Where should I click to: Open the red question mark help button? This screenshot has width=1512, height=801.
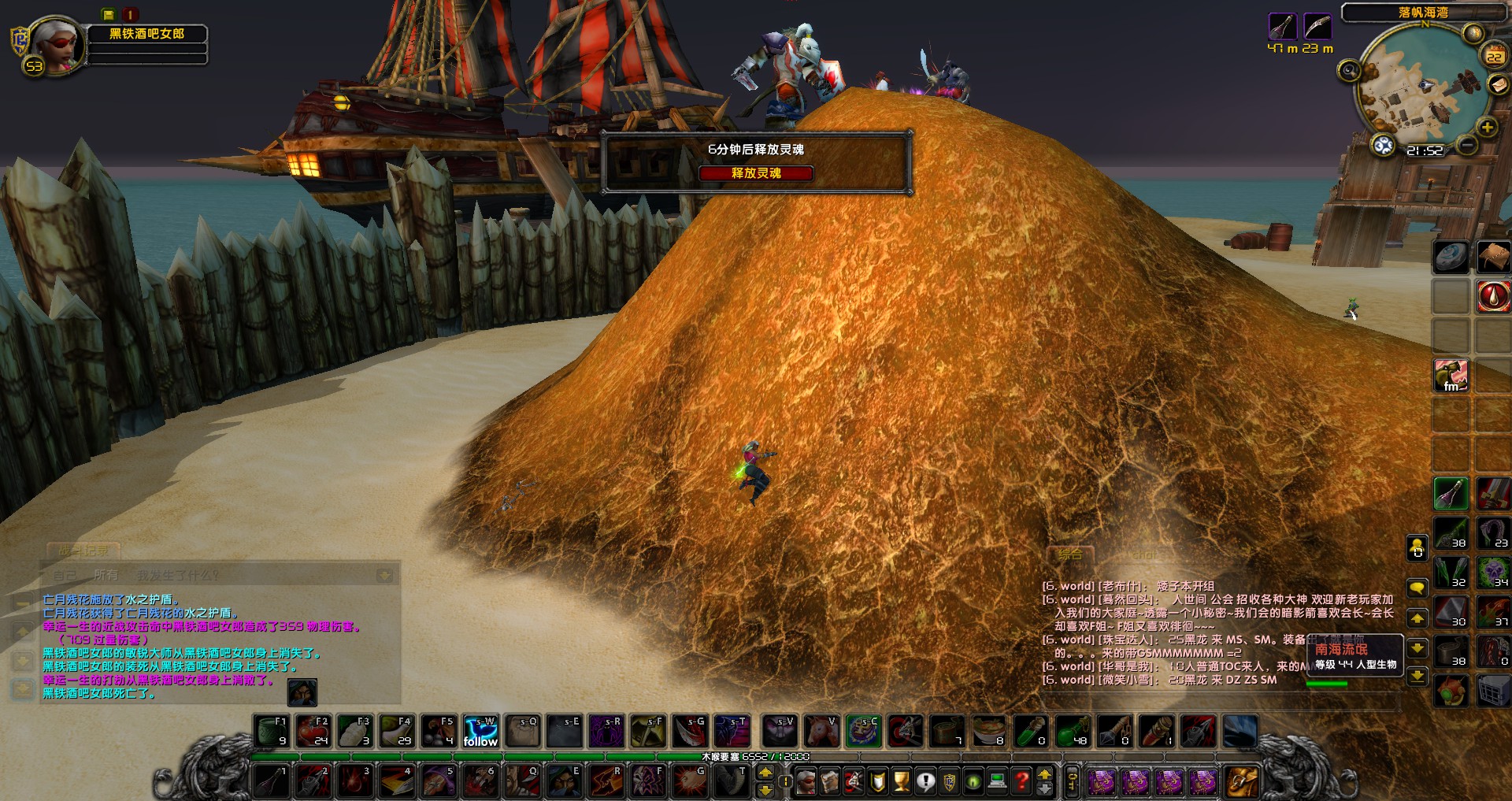pos(1021,781)
